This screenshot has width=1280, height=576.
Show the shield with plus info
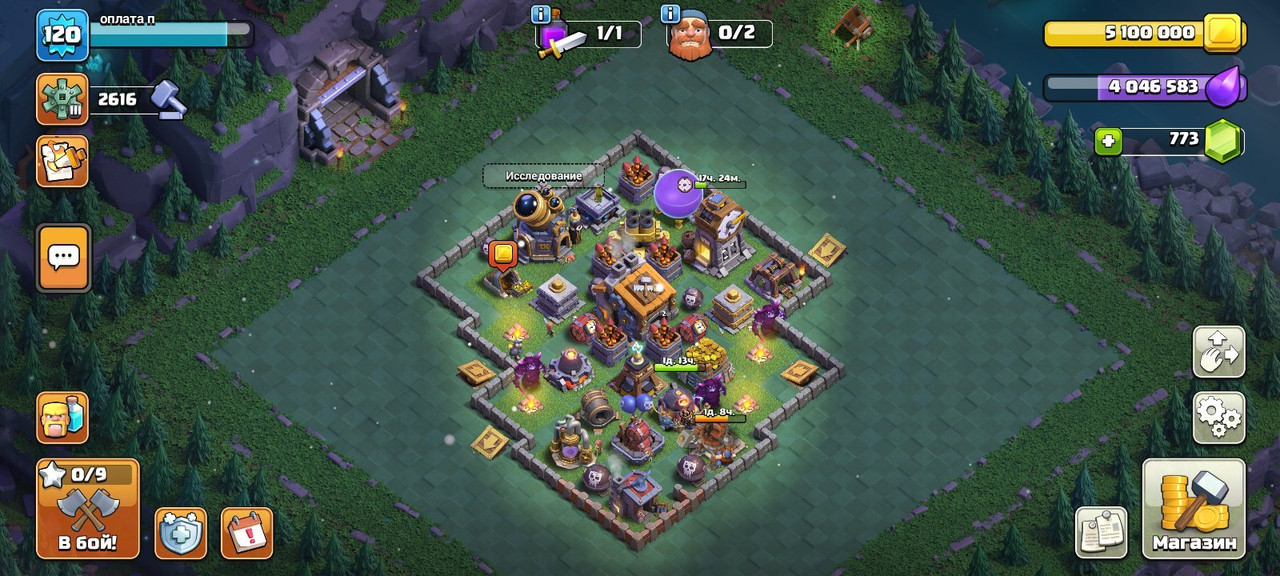(x=181, y=533)
